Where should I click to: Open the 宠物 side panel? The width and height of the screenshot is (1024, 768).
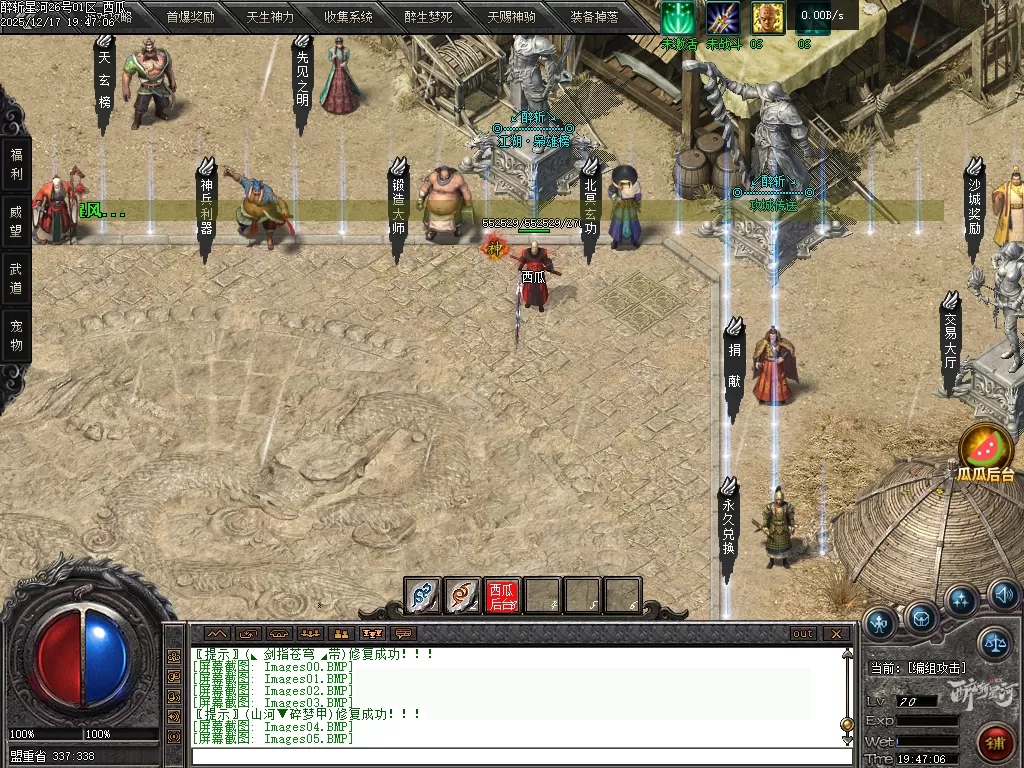(x=16, y=336)
